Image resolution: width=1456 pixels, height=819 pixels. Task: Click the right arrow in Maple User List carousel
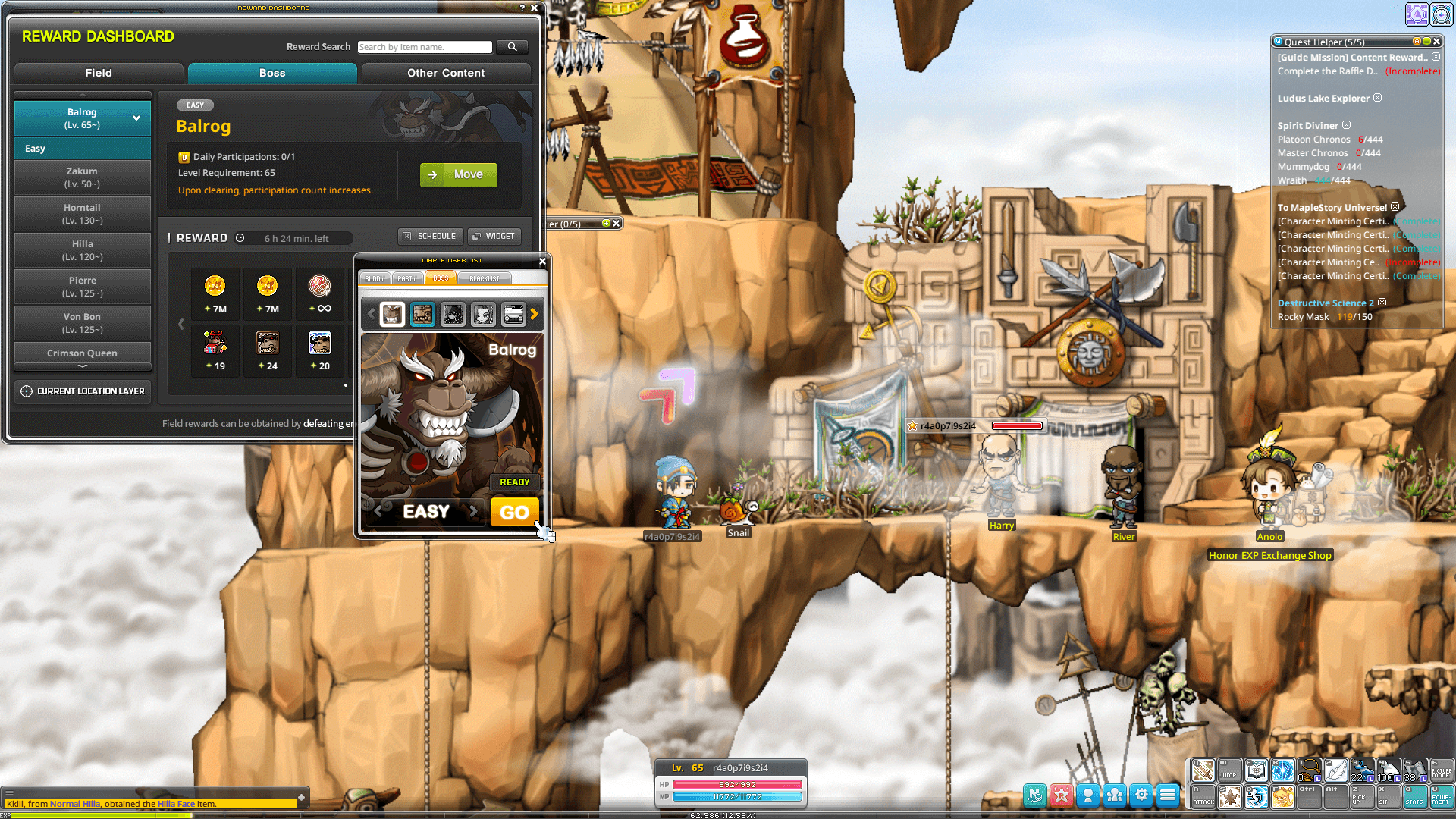[x=535, y=314]
